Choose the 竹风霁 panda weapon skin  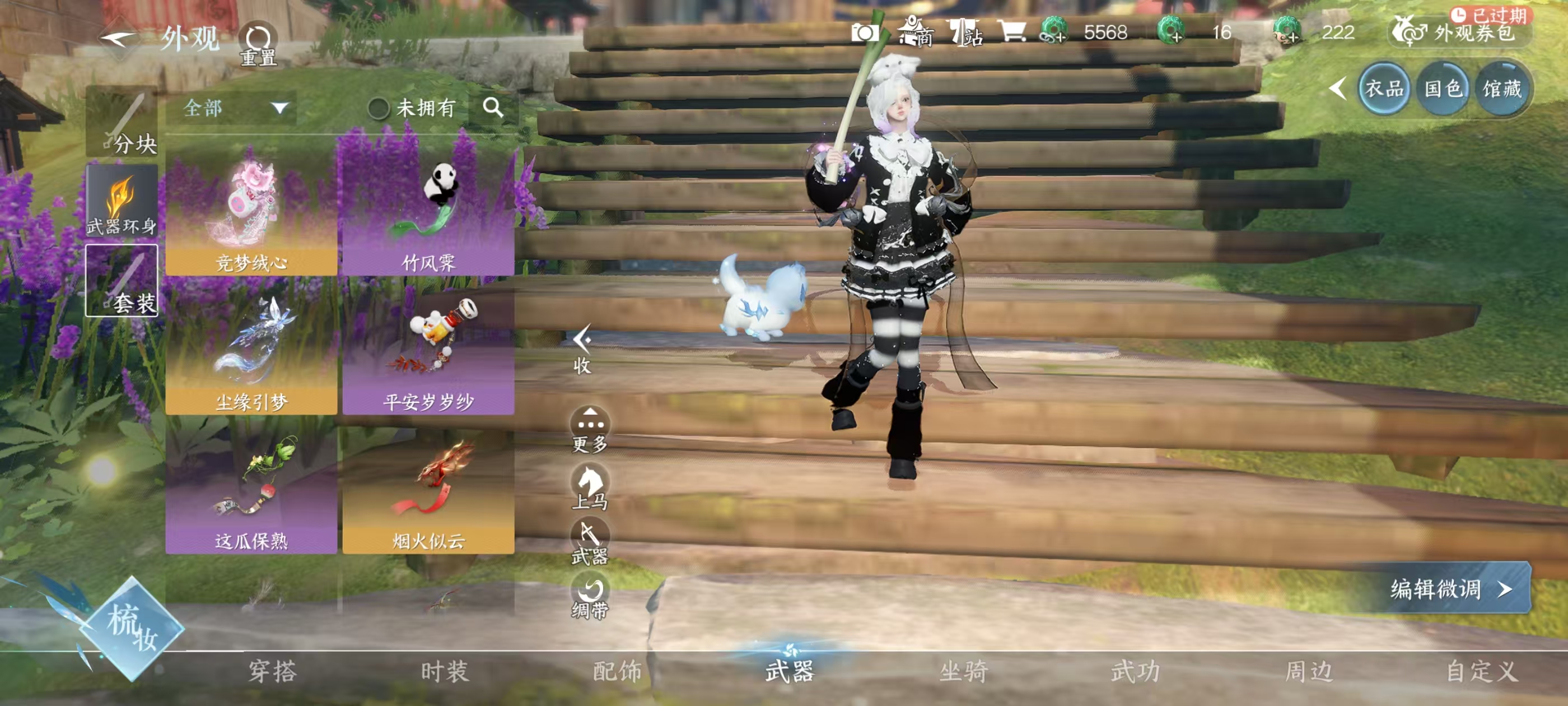click(x=428, y=210)
